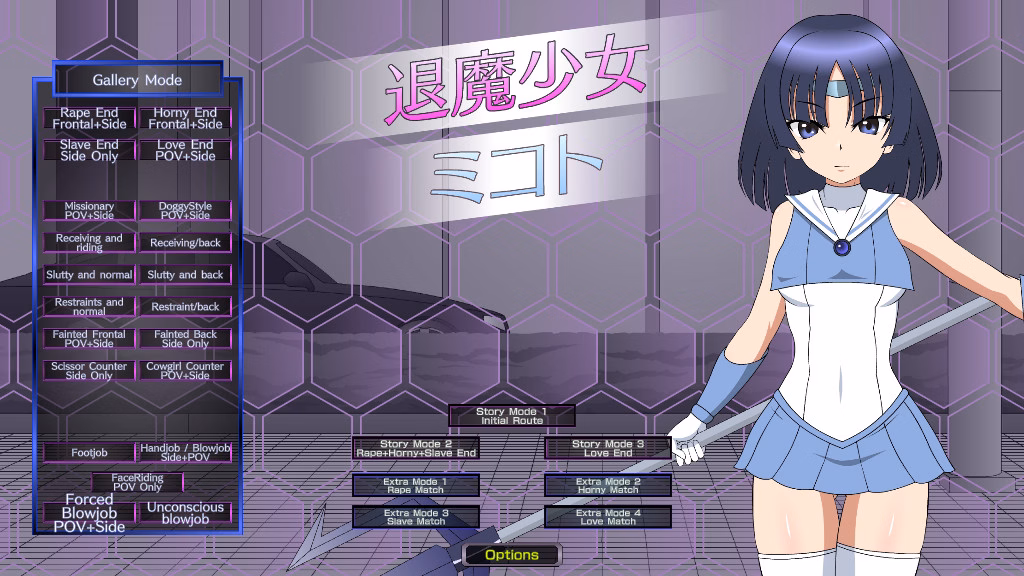Select the Extra Mode 3 button
This screenshot has height=576, width=1024.
[416, 517]
